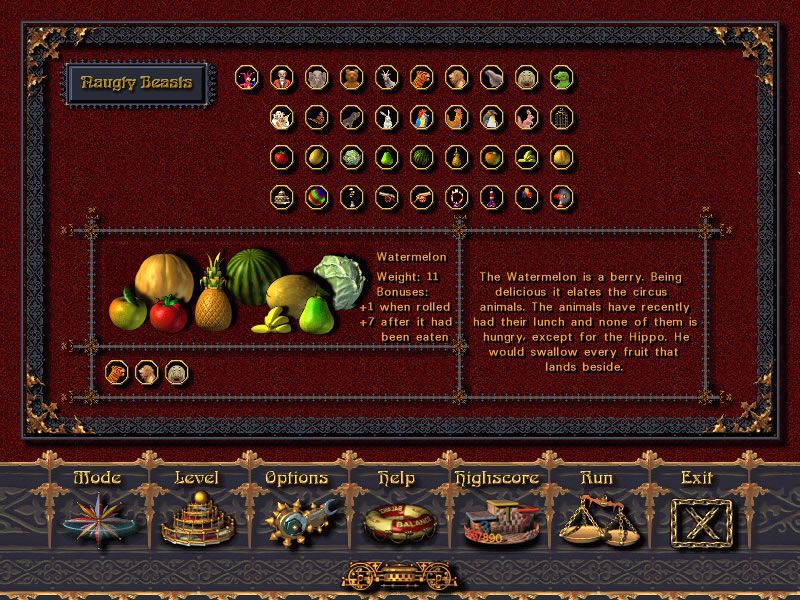Viewport: 800px width, 600px height.
Task: View the Highscore table
Action: [x=496, y=511]
